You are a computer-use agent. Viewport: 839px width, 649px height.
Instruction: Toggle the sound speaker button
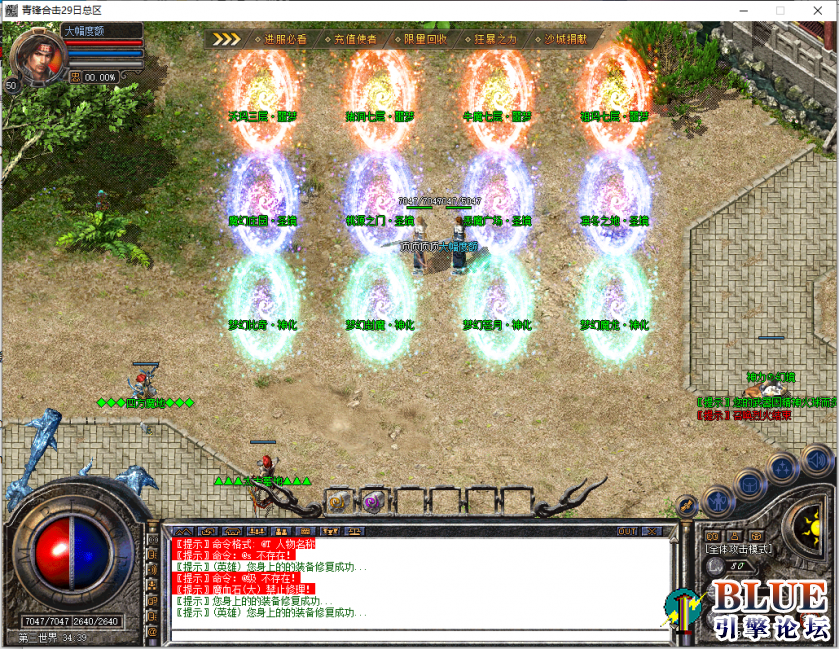816,462
